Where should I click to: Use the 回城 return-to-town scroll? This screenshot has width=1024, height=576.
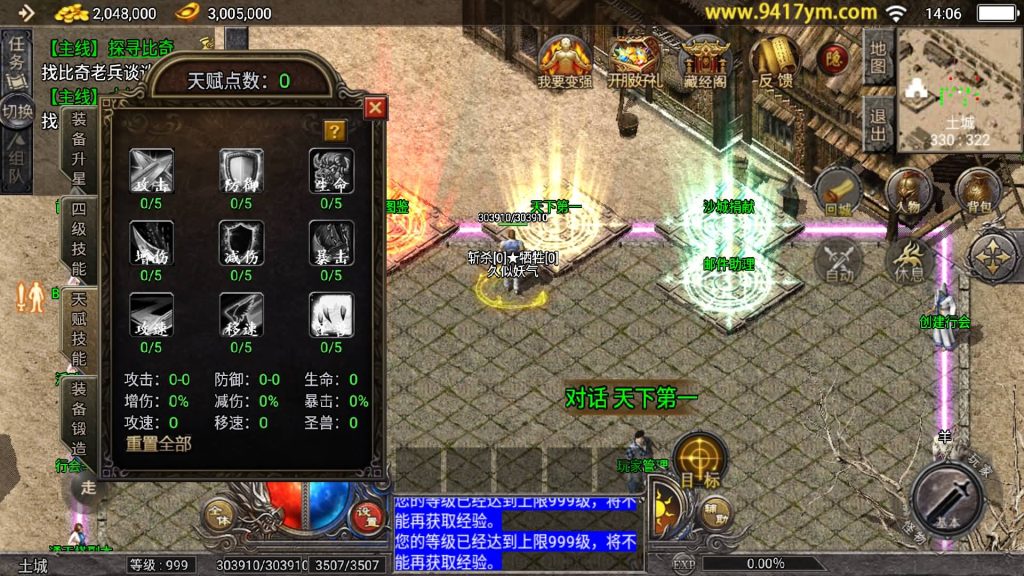tap(837, 192)
